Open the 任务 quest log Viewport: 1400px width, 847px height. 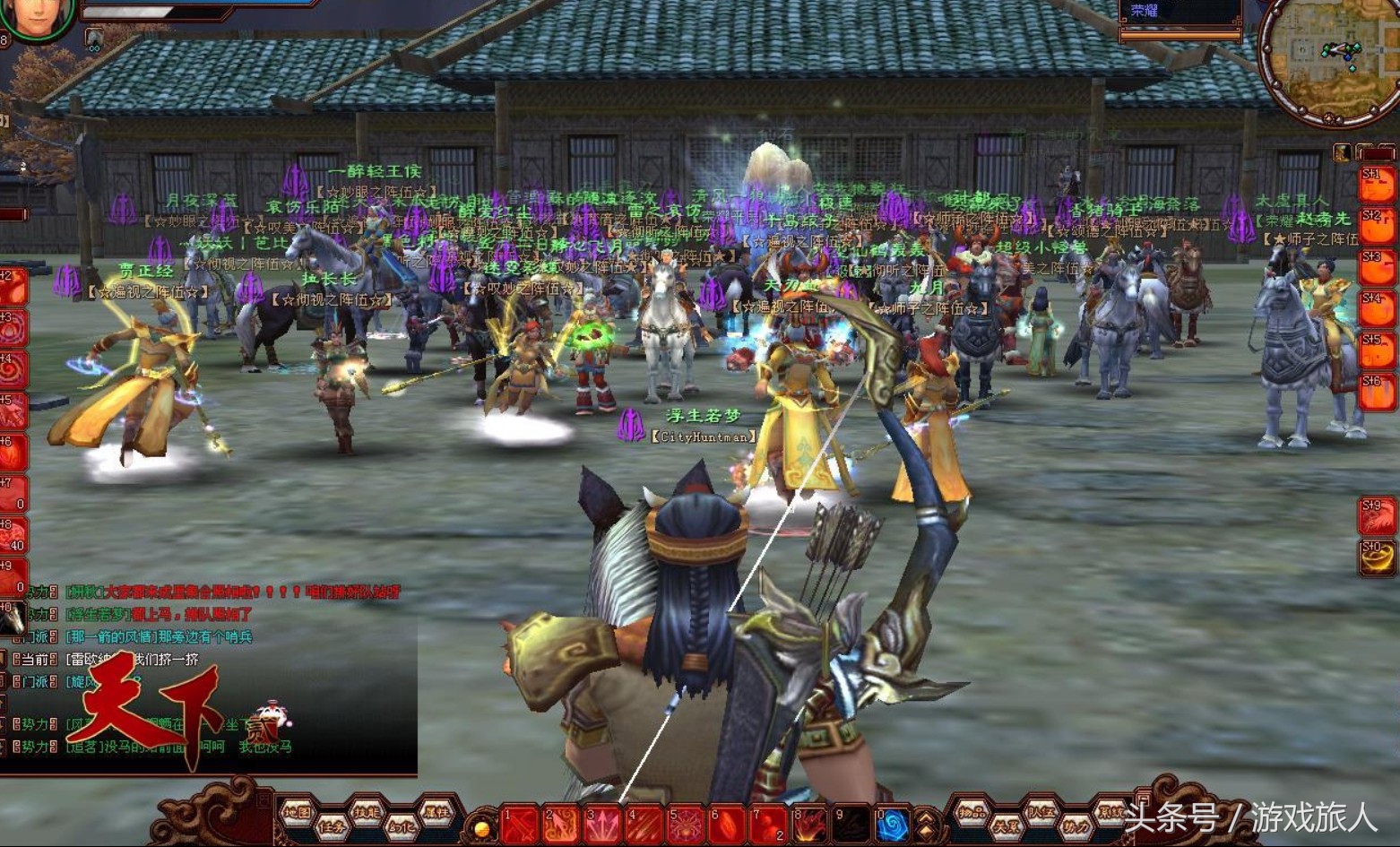331,827
